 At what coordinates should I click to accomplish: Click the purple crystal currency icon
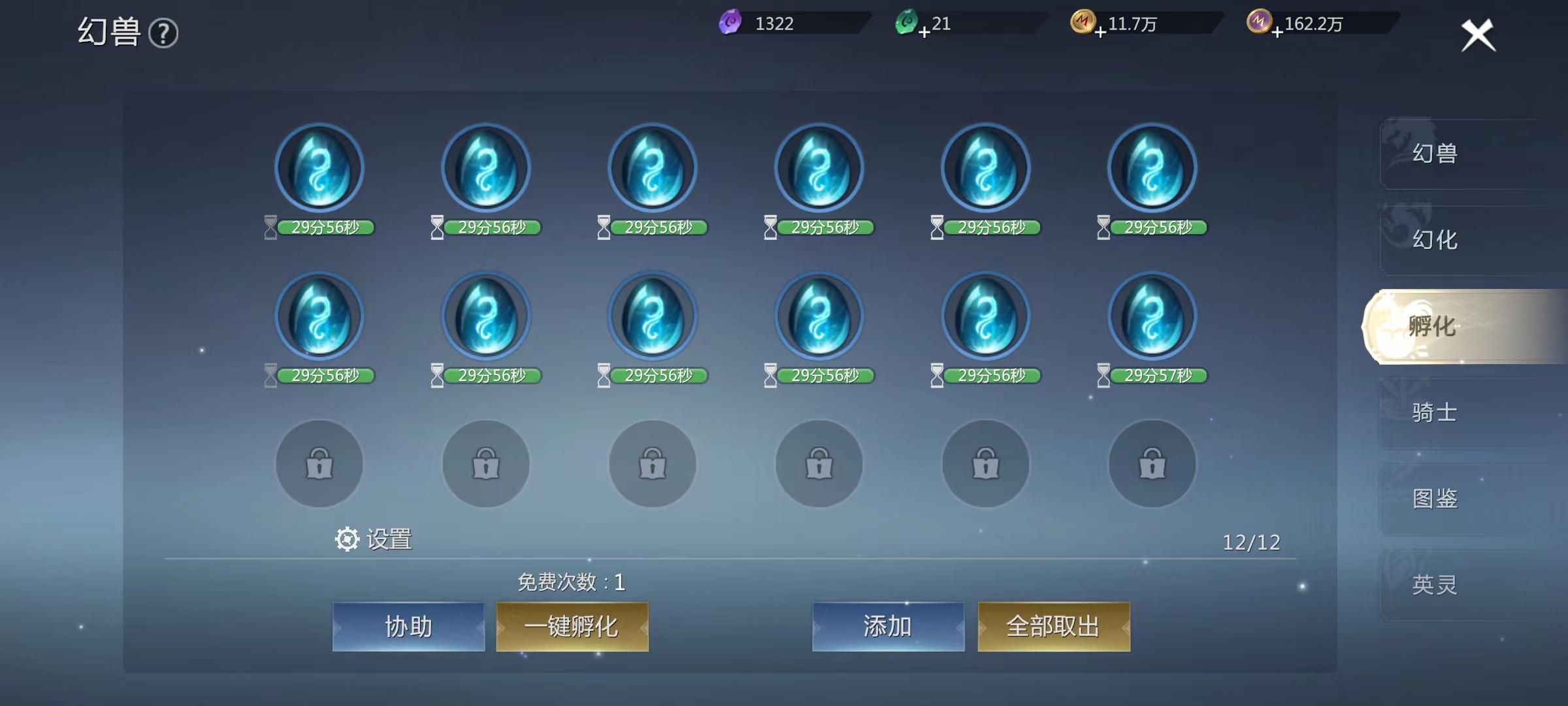click(732, 23)
